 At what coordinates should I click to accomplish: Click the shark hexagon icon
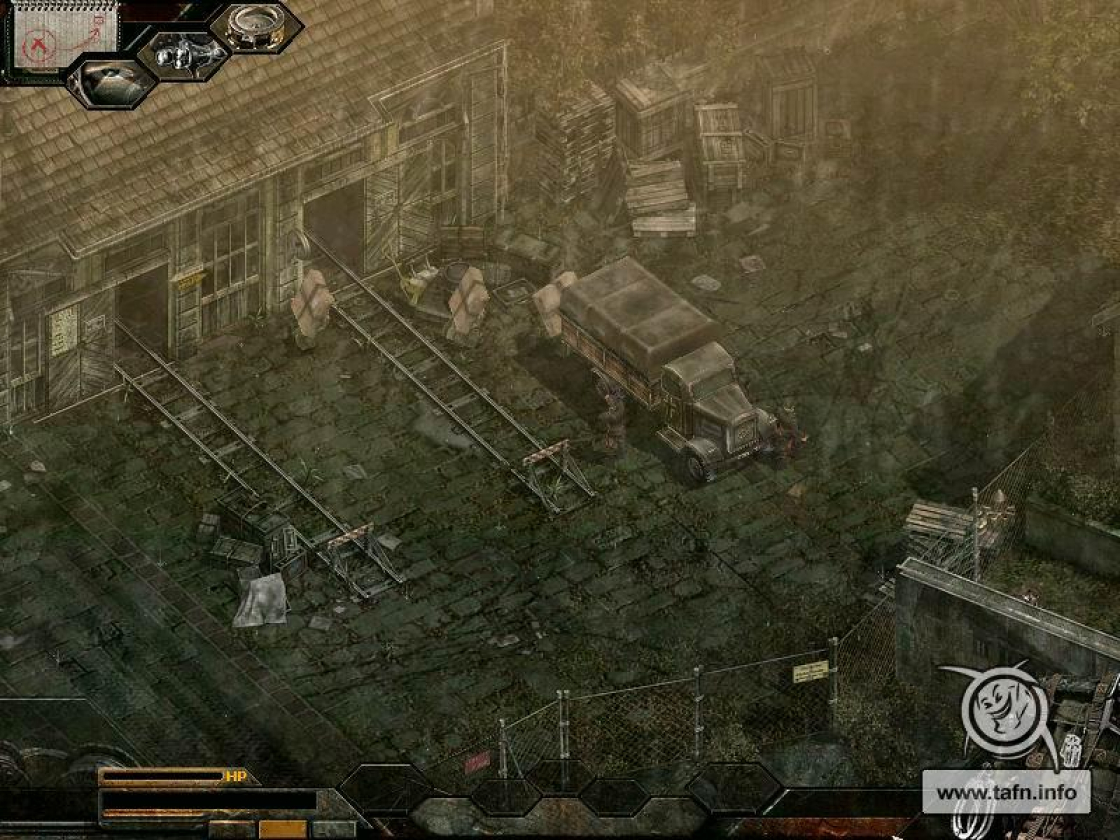pos(111,82)
